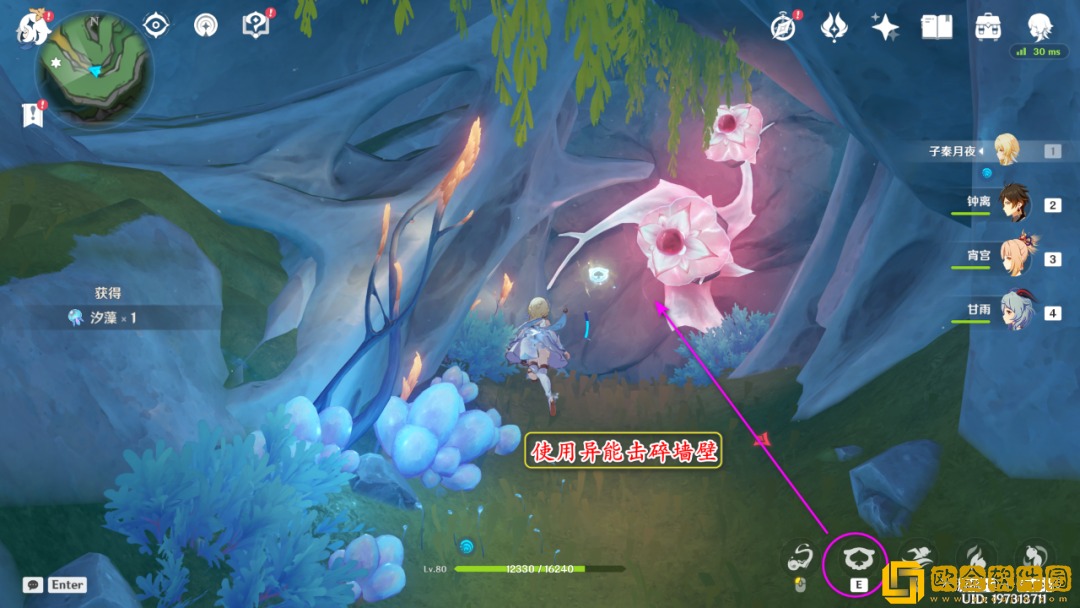Open the winged battle pass icon
This screenshot has height=608, width=1080.
tap(834, 27)
